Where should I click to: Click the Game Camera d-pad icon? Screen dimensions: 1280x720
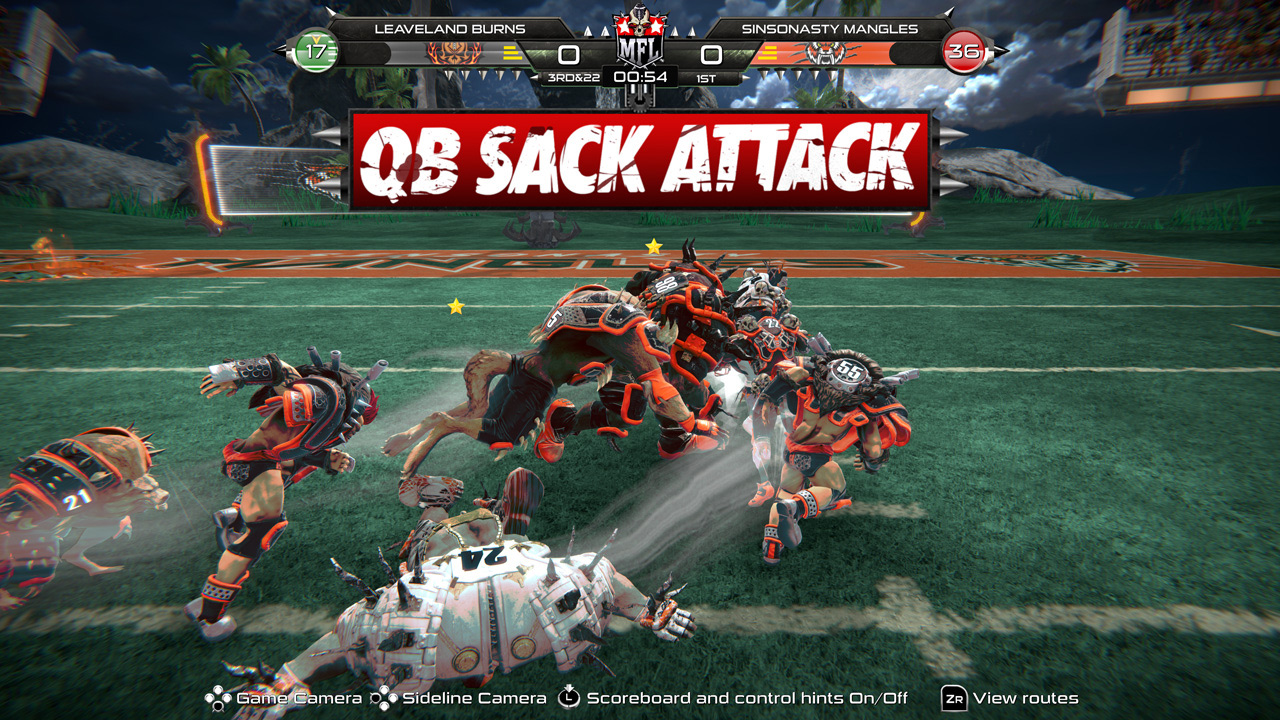[x=219, y=698]
